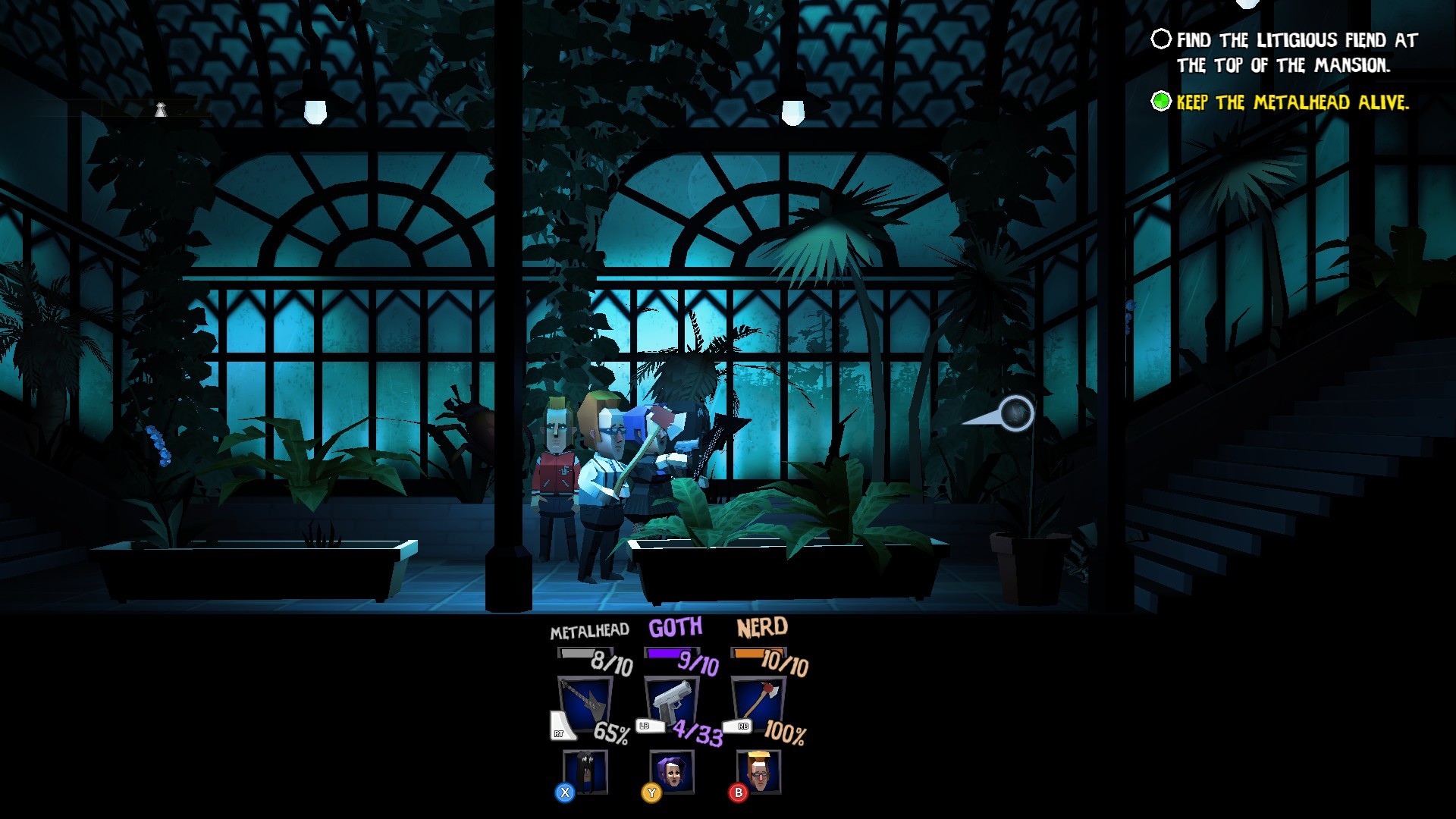Click the green Keep Metalhead Alive objective marker
The image size is (1456, 819).
(x=1159, y=100)
